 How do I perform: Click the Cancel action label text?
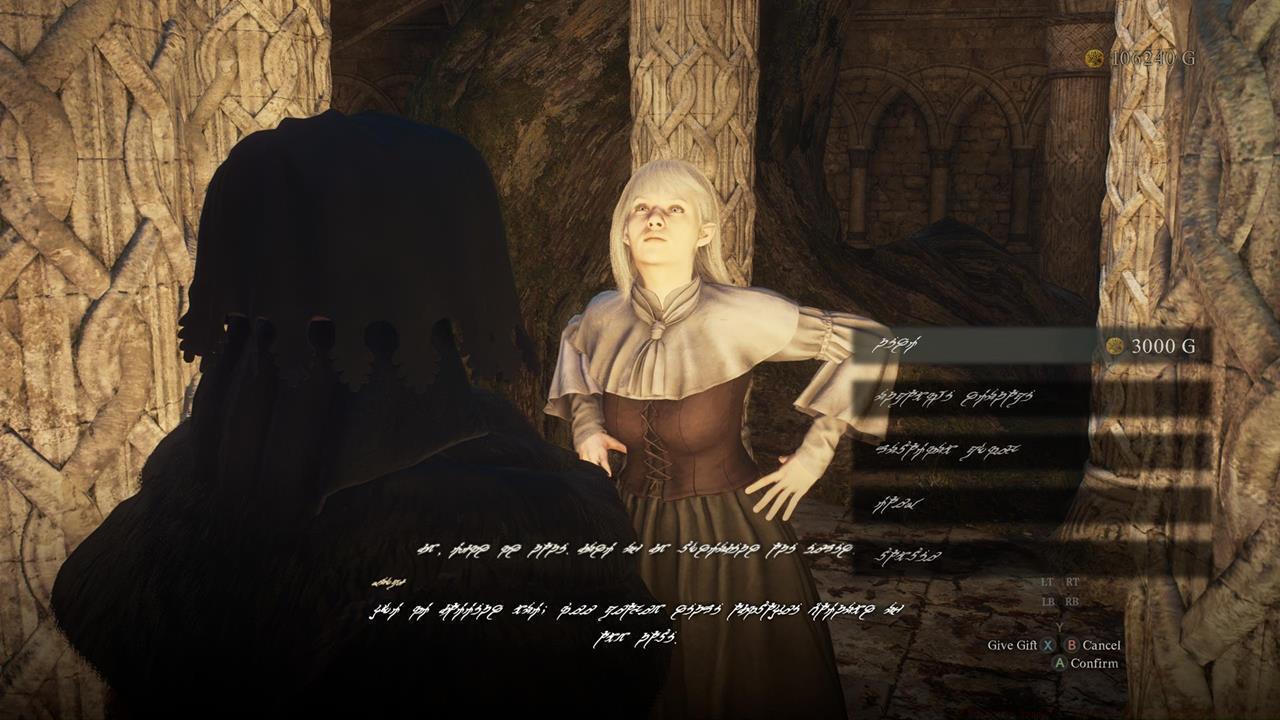(1100, 645)
